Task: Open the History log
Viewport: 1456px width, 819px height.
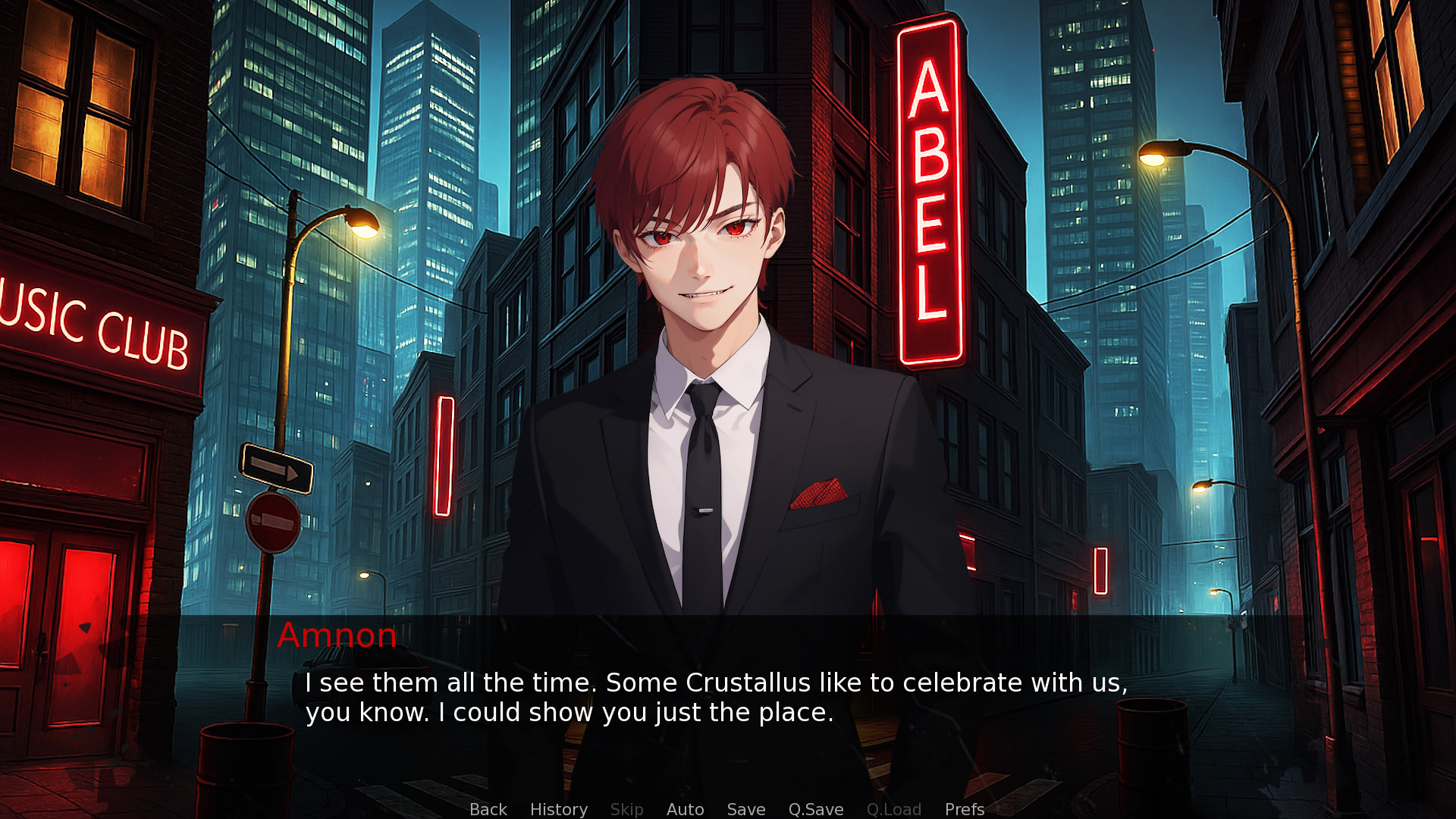Action: [558, 809]
